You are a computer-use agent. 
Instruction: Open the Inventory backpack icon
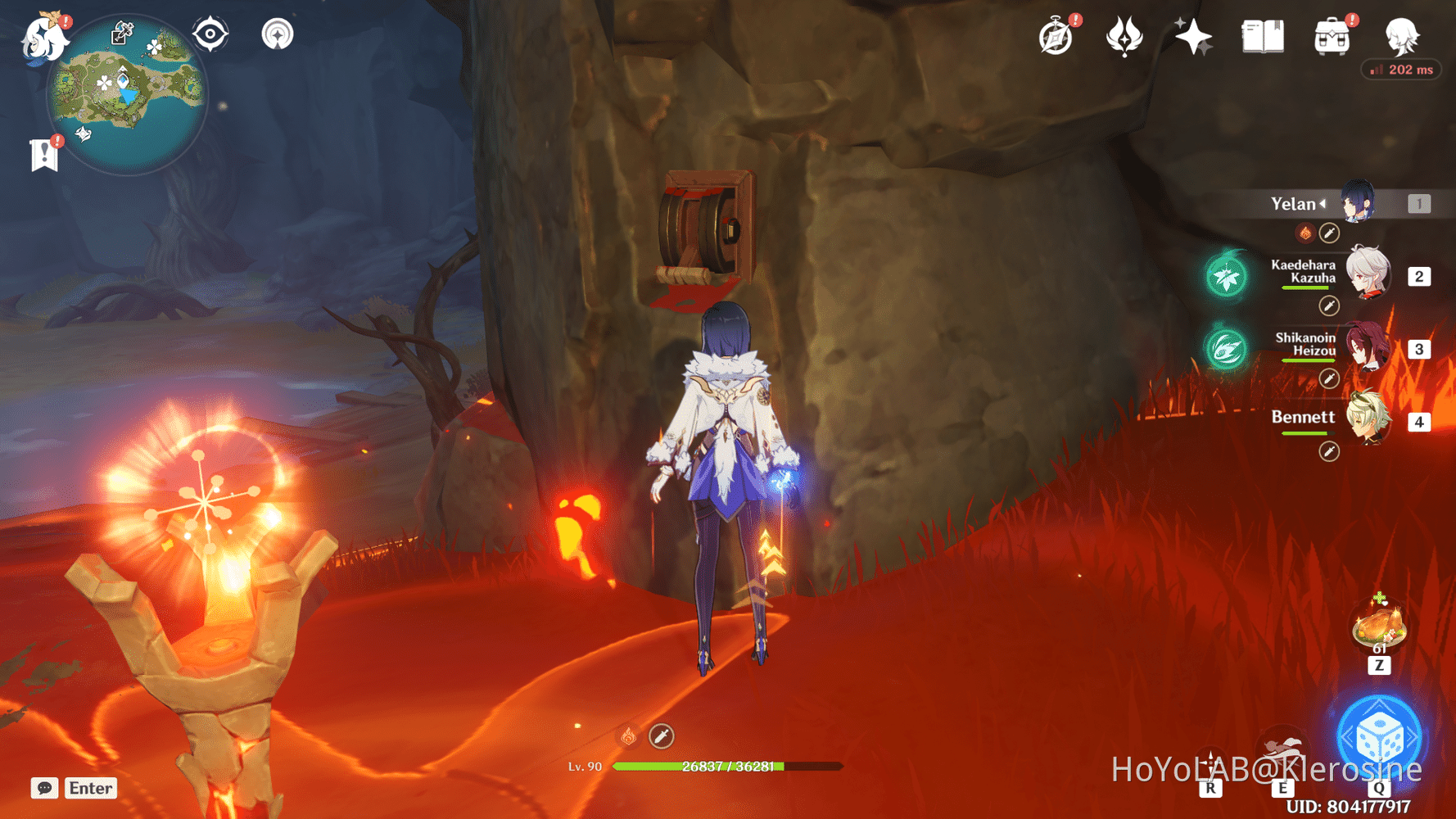1330,36
